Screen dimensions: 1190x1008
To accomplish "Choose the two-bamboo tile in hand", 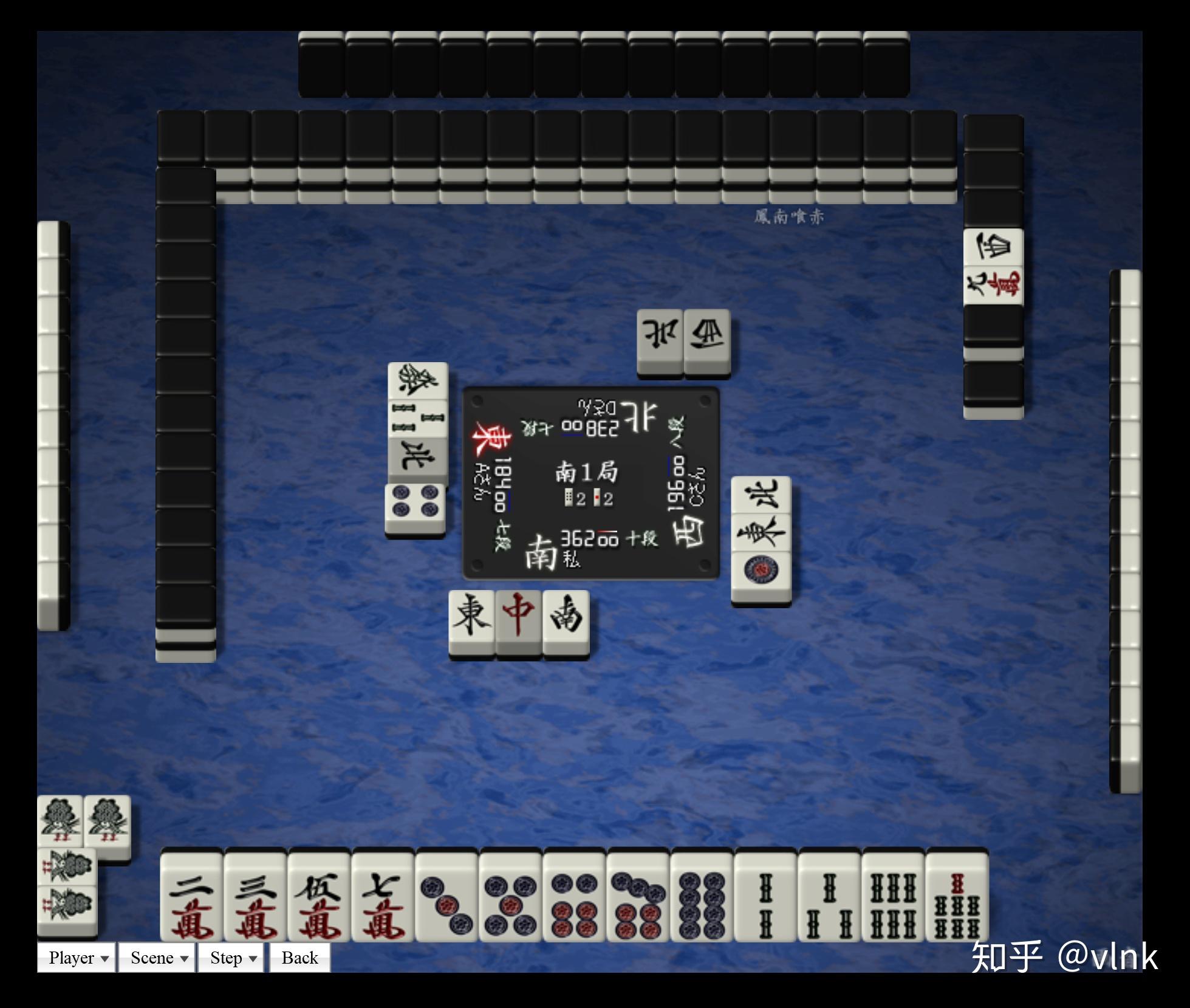I will click(x=765, y=897).
